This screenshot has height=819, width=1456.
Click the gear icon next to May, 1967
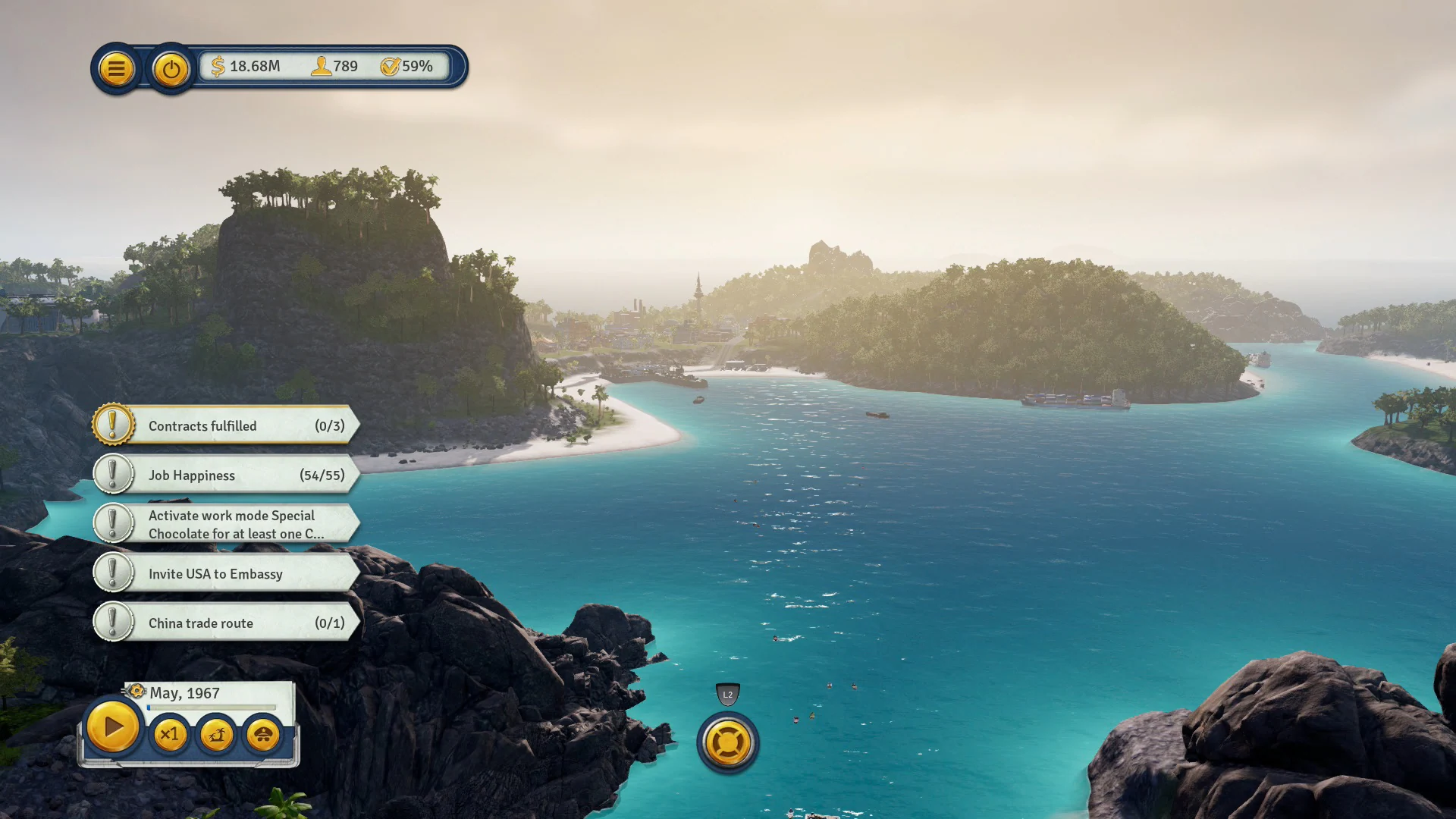[x=136, y=692]
